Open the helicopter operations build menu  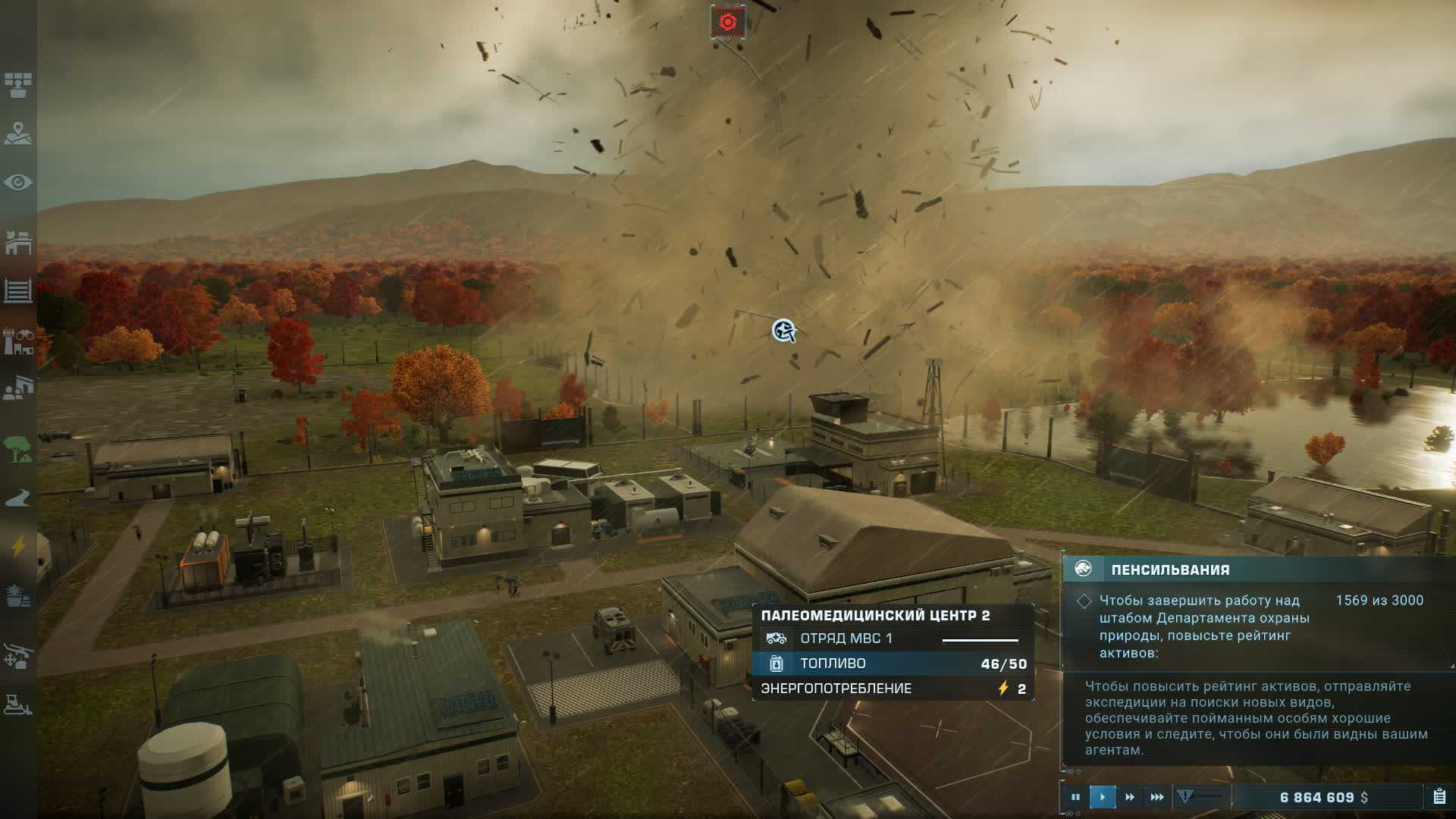pos(18,656)
